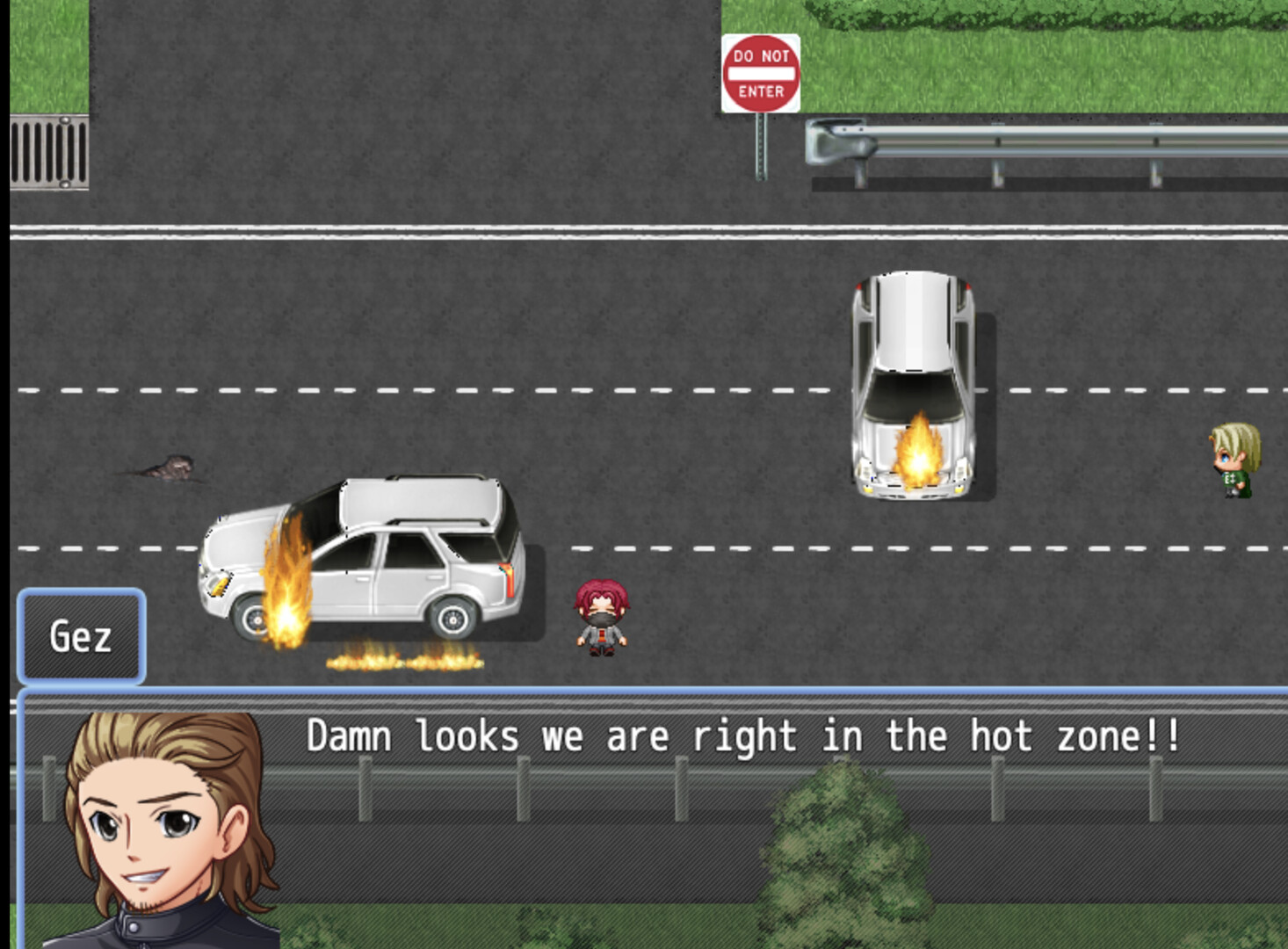Click the Gez name box
The height and width of the screenshot is (949, 1288).
coord(82,635)
